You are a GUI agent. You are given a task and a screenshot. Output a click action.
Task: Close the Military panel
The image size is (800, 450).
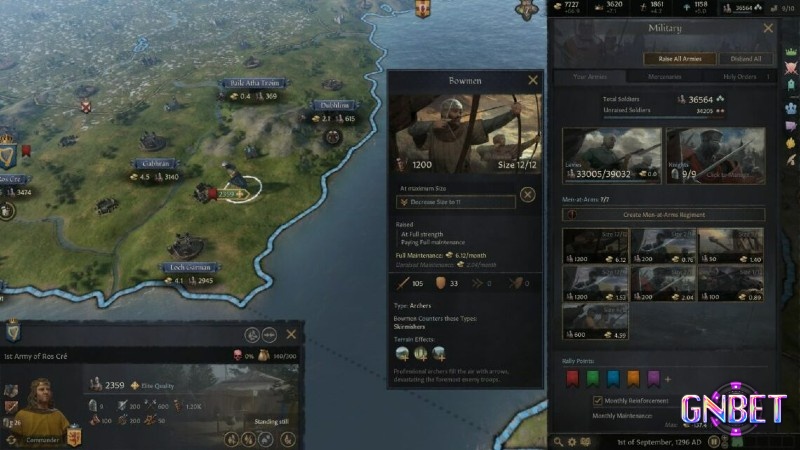(x=768, y=28)
